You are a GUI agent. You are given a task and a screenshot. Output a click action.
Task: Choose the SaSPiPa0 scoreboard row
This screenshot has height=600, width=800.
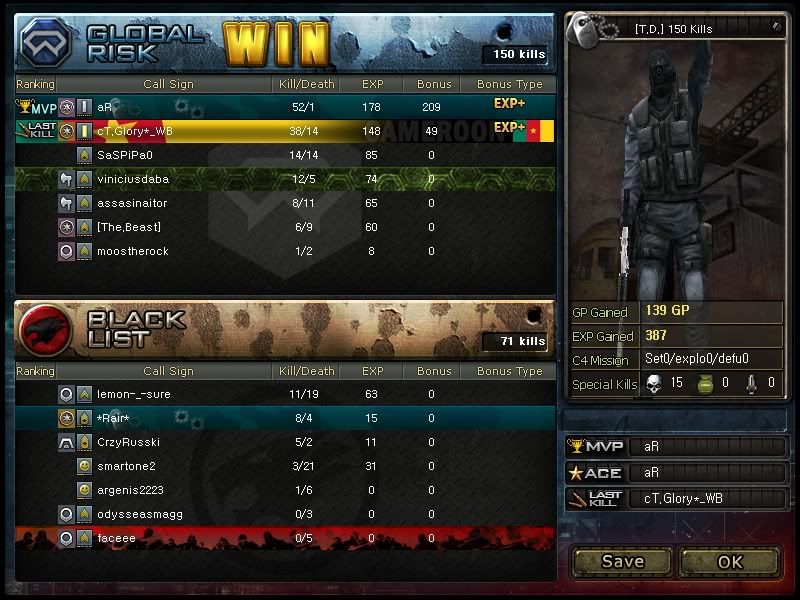[125, 155]
